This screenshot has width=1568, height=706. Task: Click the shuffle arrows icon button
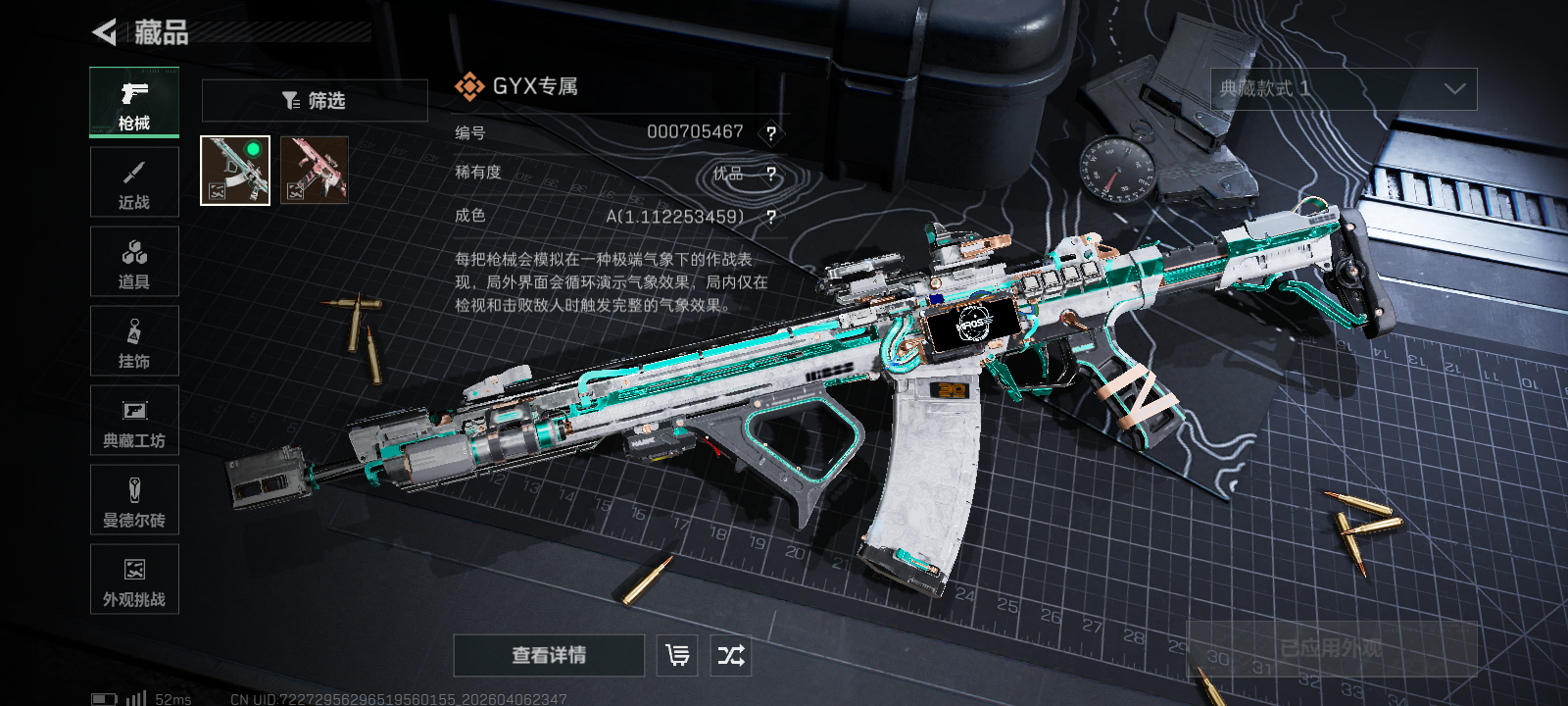731,655
